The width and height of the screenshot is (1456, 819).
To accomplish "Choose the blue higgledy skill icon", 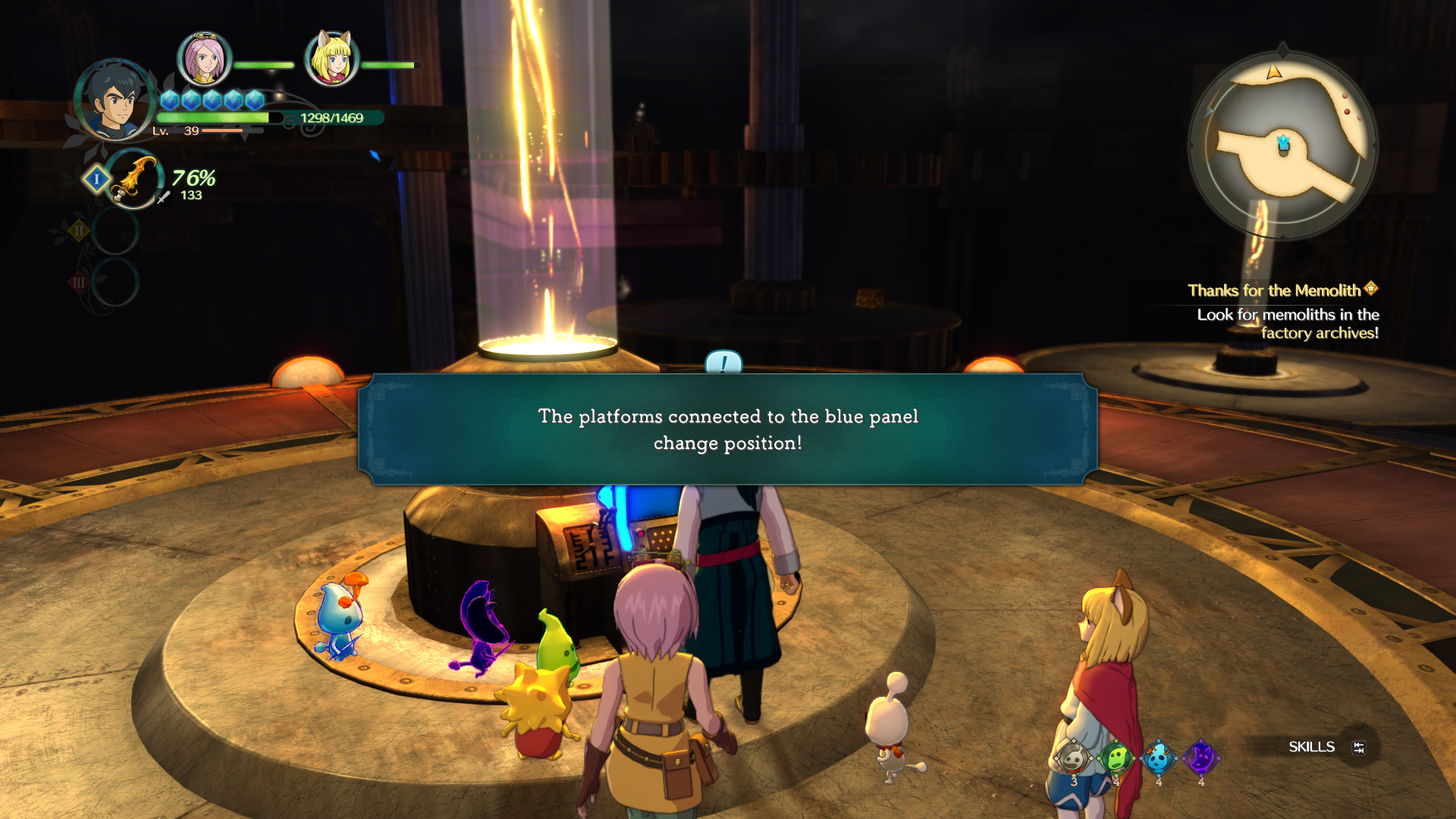I will pos(1158,758).
